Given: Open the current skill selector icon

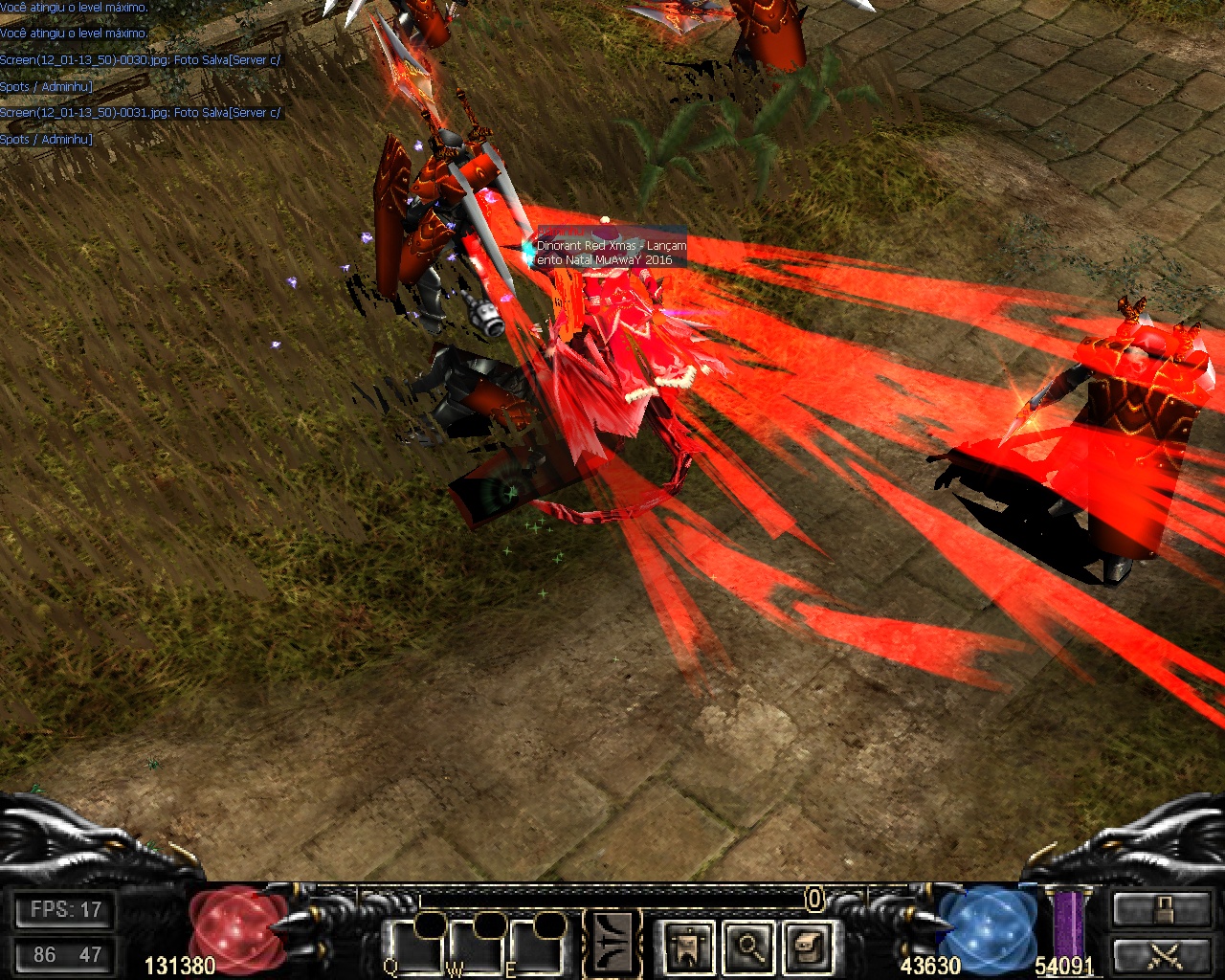Looking at the screenshot, I should (611, 943).
